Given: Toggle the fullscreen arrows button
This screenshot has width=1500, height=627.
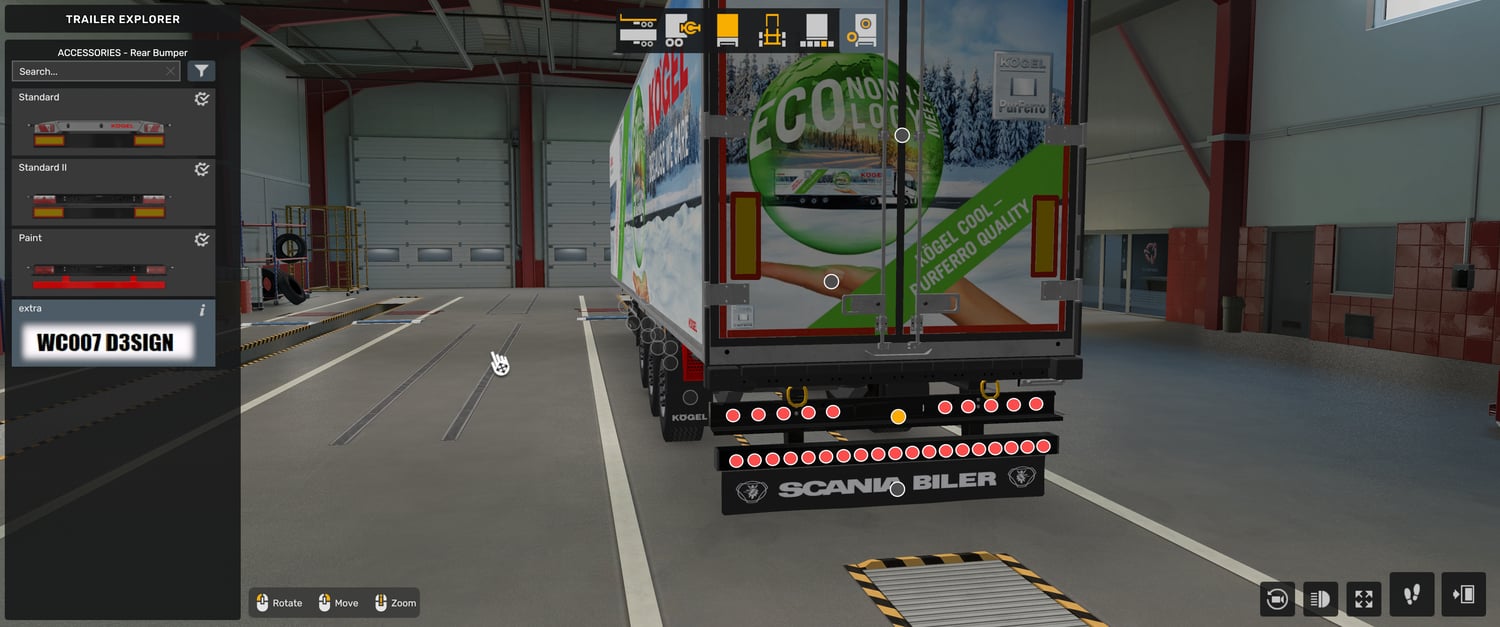Looking at the screenshot, I should [1364, 599].
